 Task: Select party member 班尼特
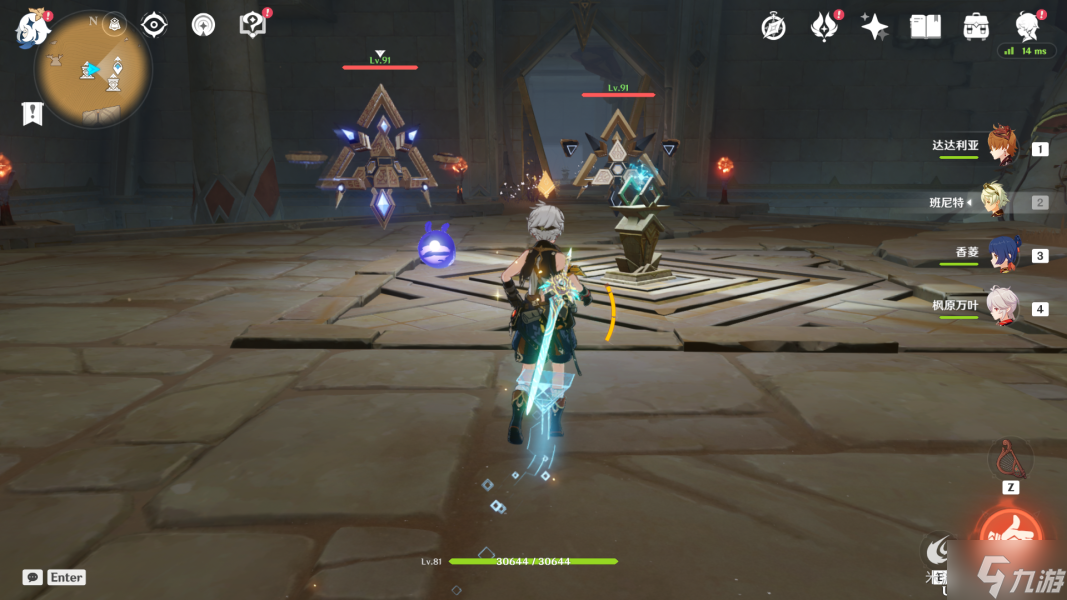[x=998, y=201]
